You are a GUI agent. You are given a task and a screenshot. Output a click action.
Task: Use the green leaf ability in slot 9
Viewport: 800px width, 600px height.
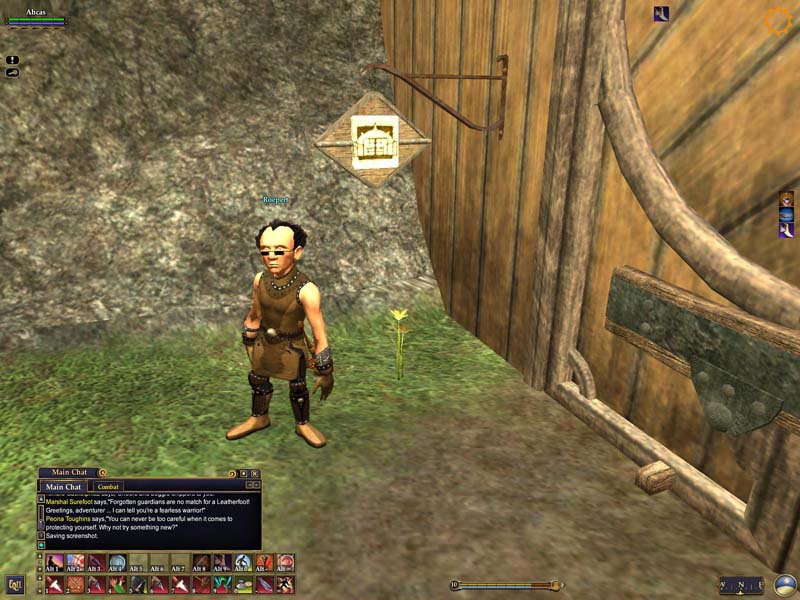pos(222,584)
